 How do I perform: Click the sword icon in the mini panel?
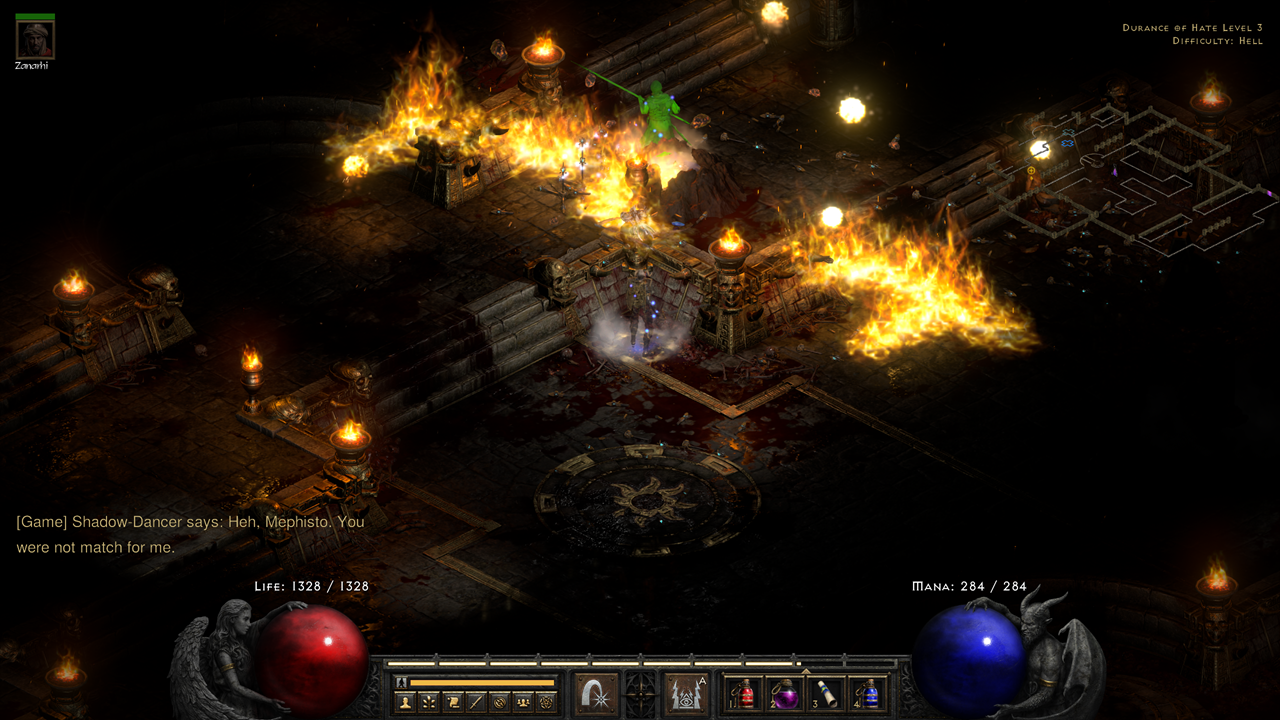[475, 702]
